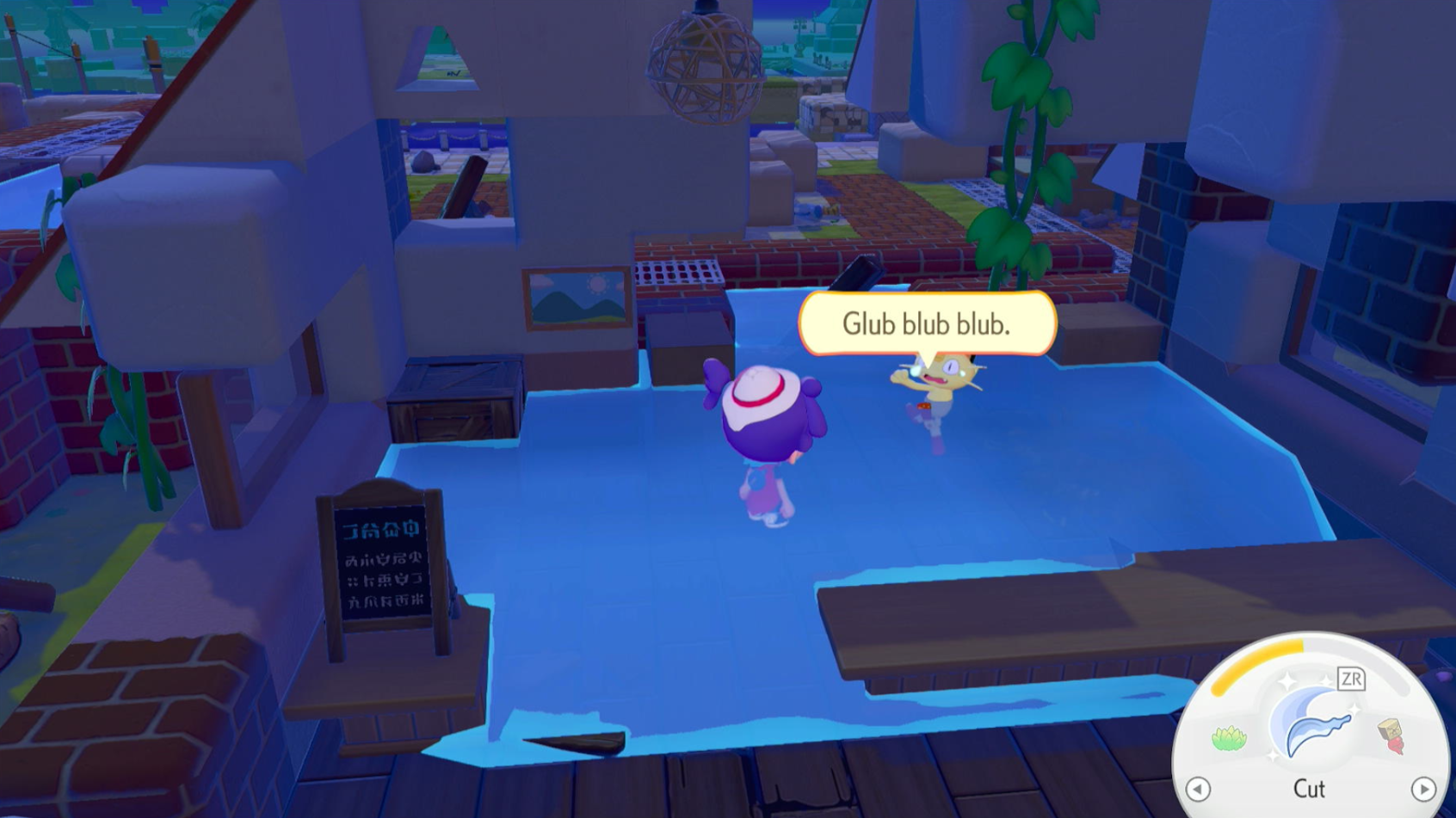Choose the rock-headed fighter move icon
The width and height of the screenshot is (1456, 818).
coord(1391,736)
